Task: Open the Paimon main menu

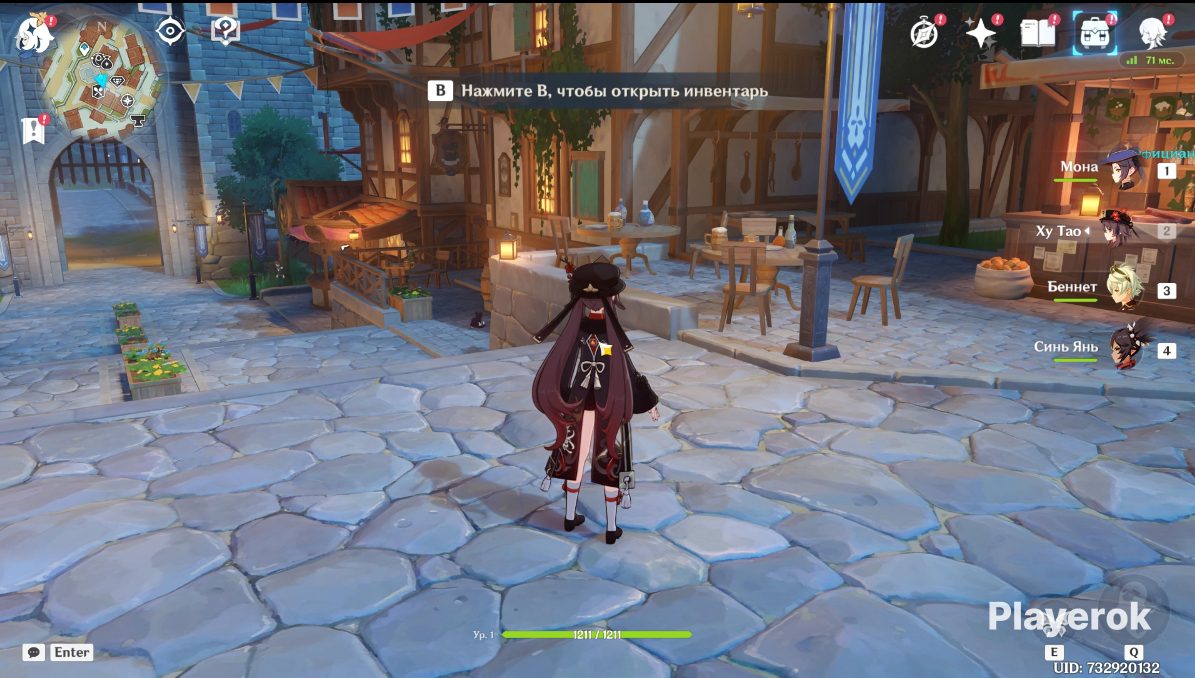Action: point(34,35)
